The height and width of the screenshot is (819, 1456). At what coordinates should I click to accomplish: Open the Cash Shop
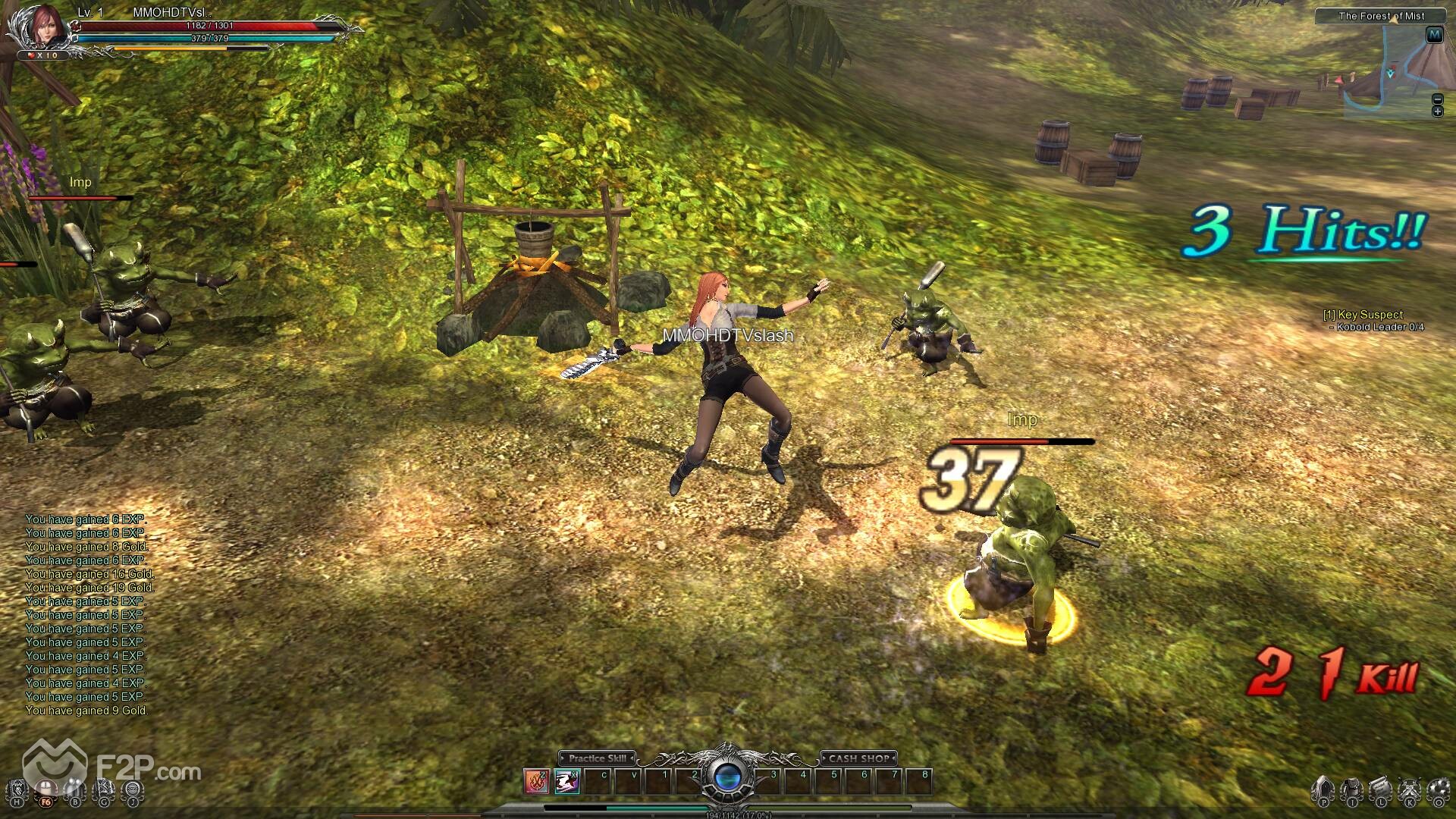858,758
